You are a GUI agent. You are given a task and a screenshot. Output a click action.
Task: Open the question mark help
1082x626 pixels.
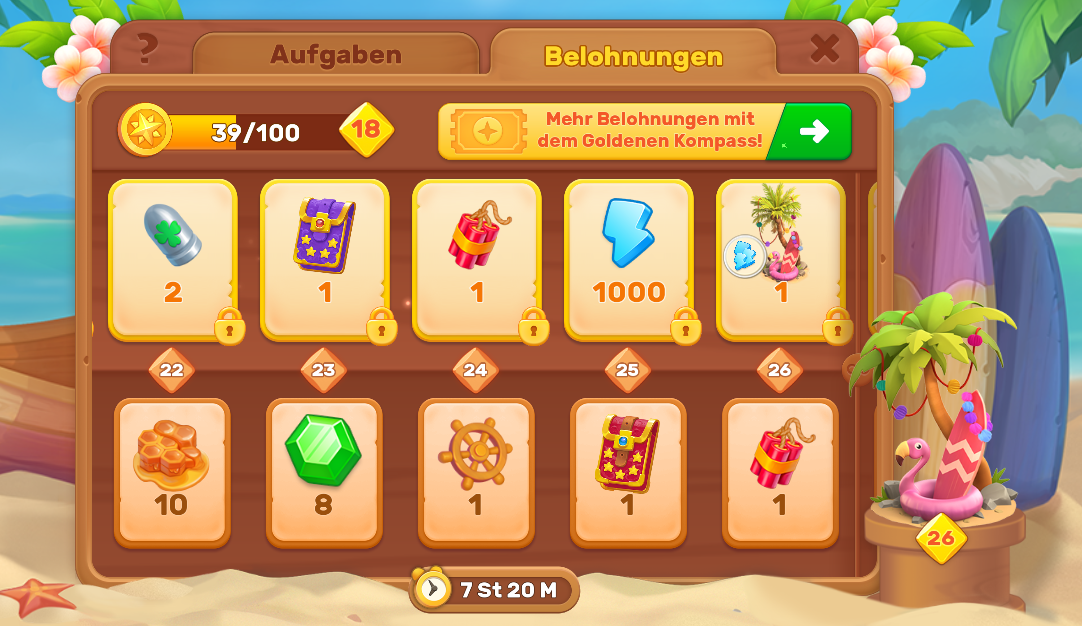[x=148, y=47]
